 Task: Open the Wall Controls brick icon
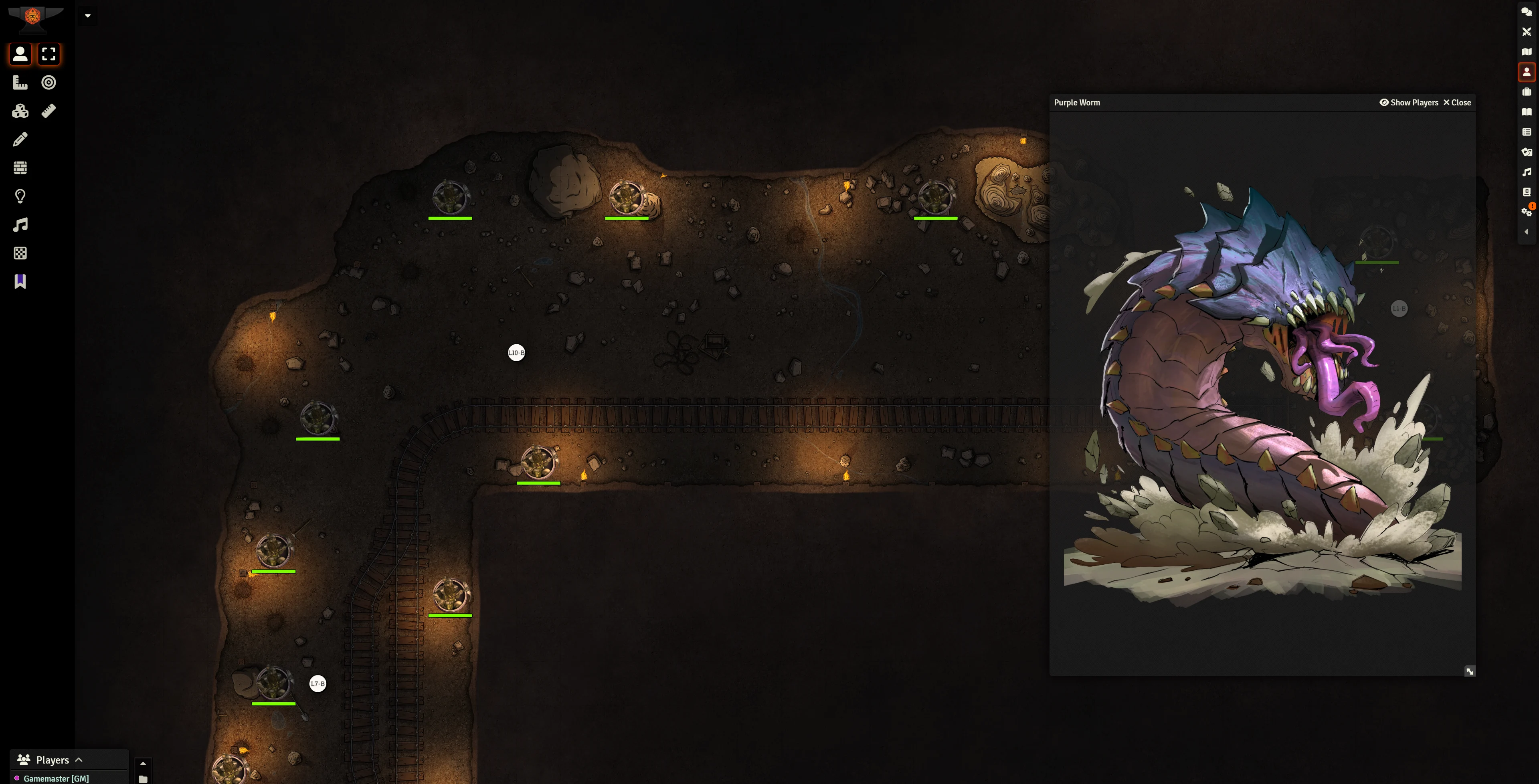20,168
